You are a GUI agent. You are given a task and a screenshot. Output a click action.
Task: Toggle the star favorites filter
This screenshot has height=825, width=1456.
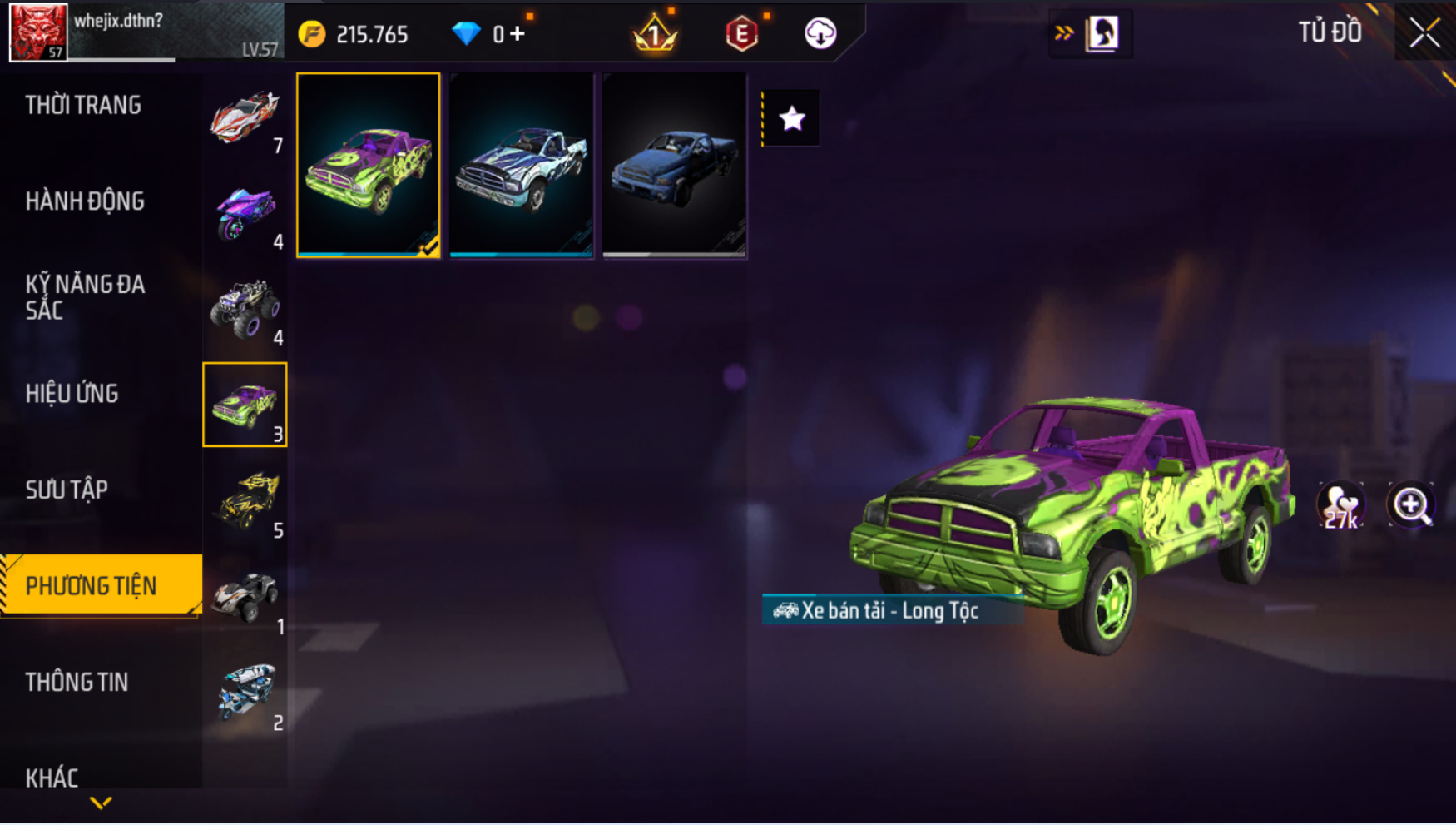point(792,119)
